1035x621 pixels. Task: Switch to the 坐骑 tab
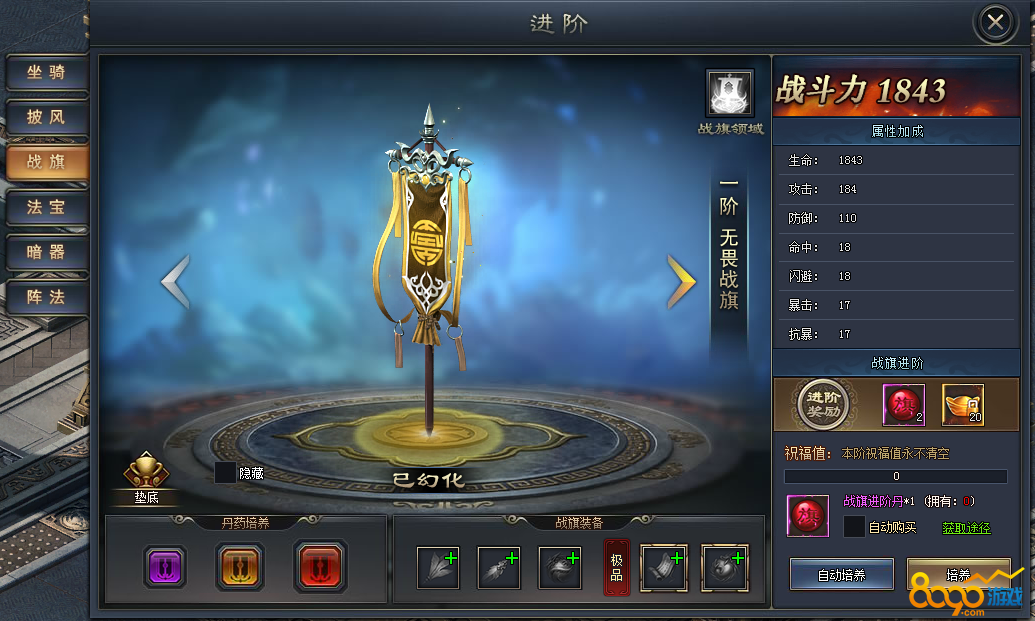(46, 73)
